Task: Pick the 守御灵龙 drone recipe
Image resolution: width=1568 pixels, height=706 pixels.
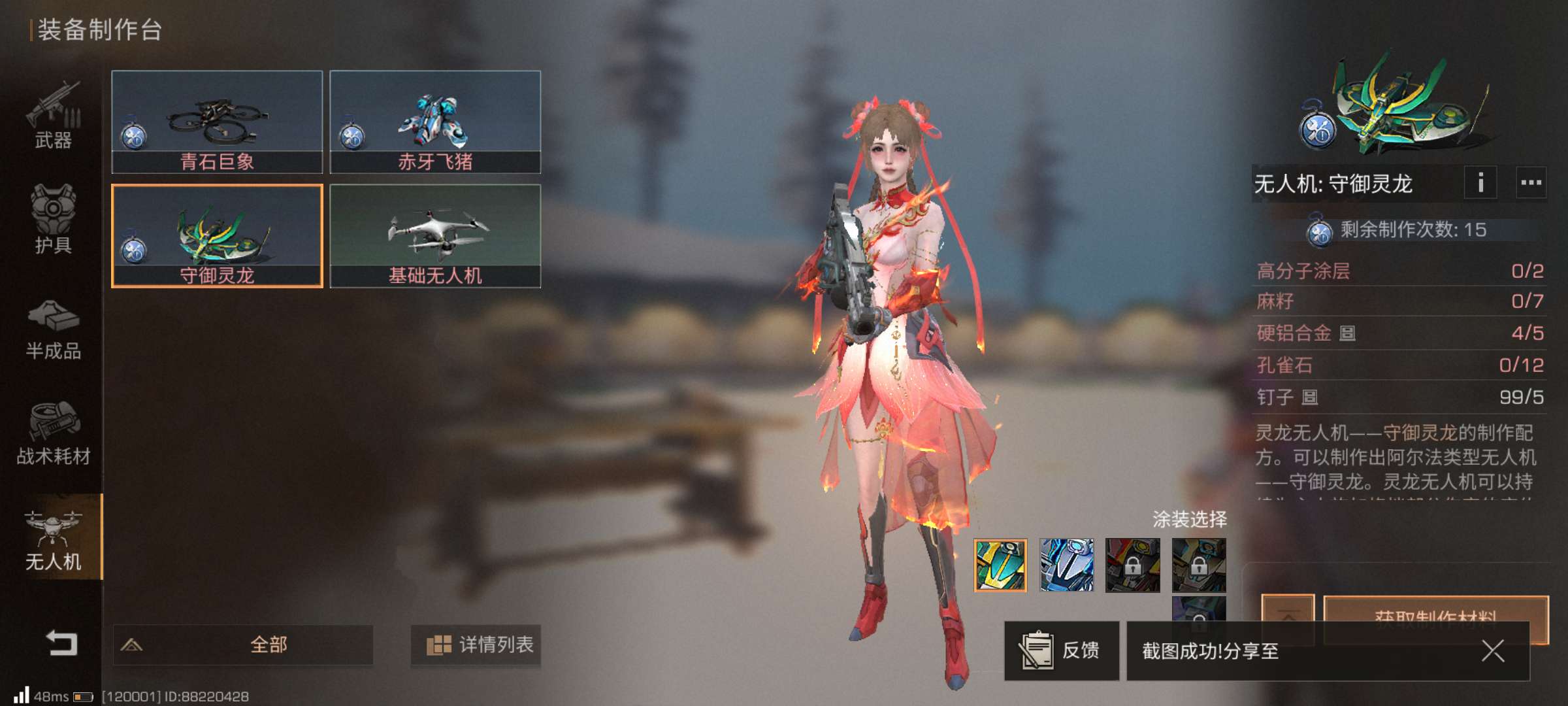Action: (x=217, y=235)
